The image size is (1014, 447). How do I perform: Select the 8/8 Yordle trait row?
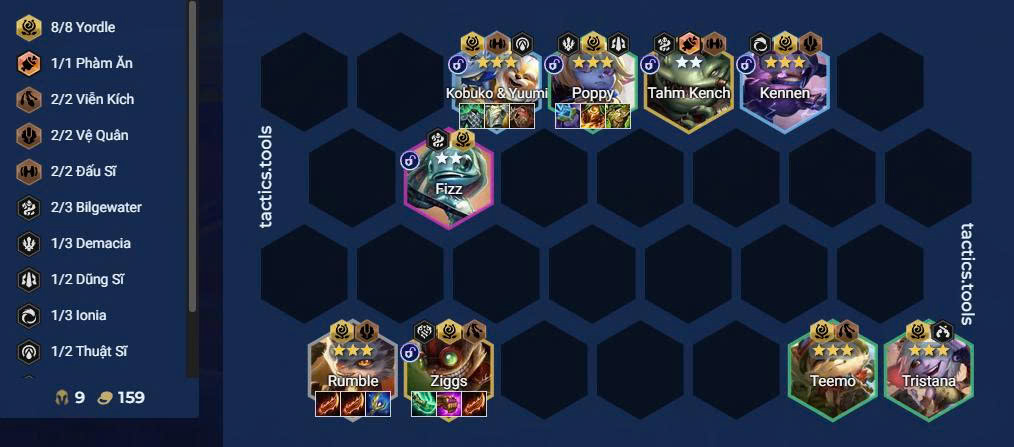tap(89, 27)
